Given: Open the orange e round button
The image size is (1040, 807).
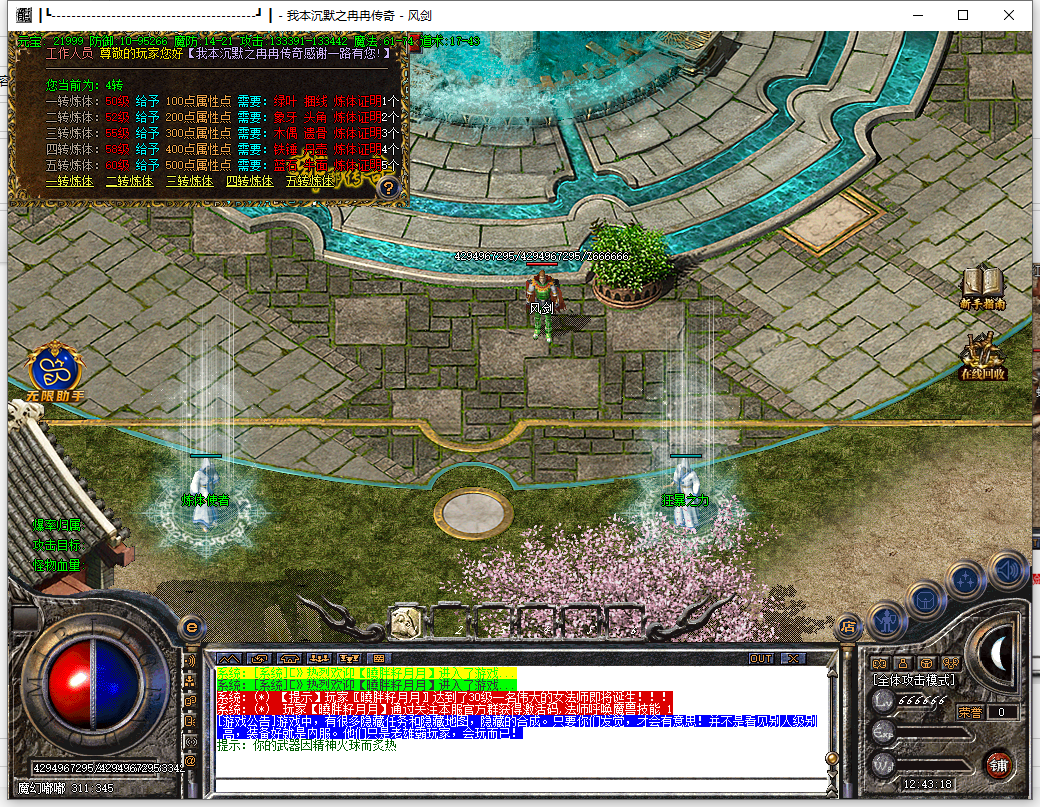Looking at the screenshot, I should point(191,626).
